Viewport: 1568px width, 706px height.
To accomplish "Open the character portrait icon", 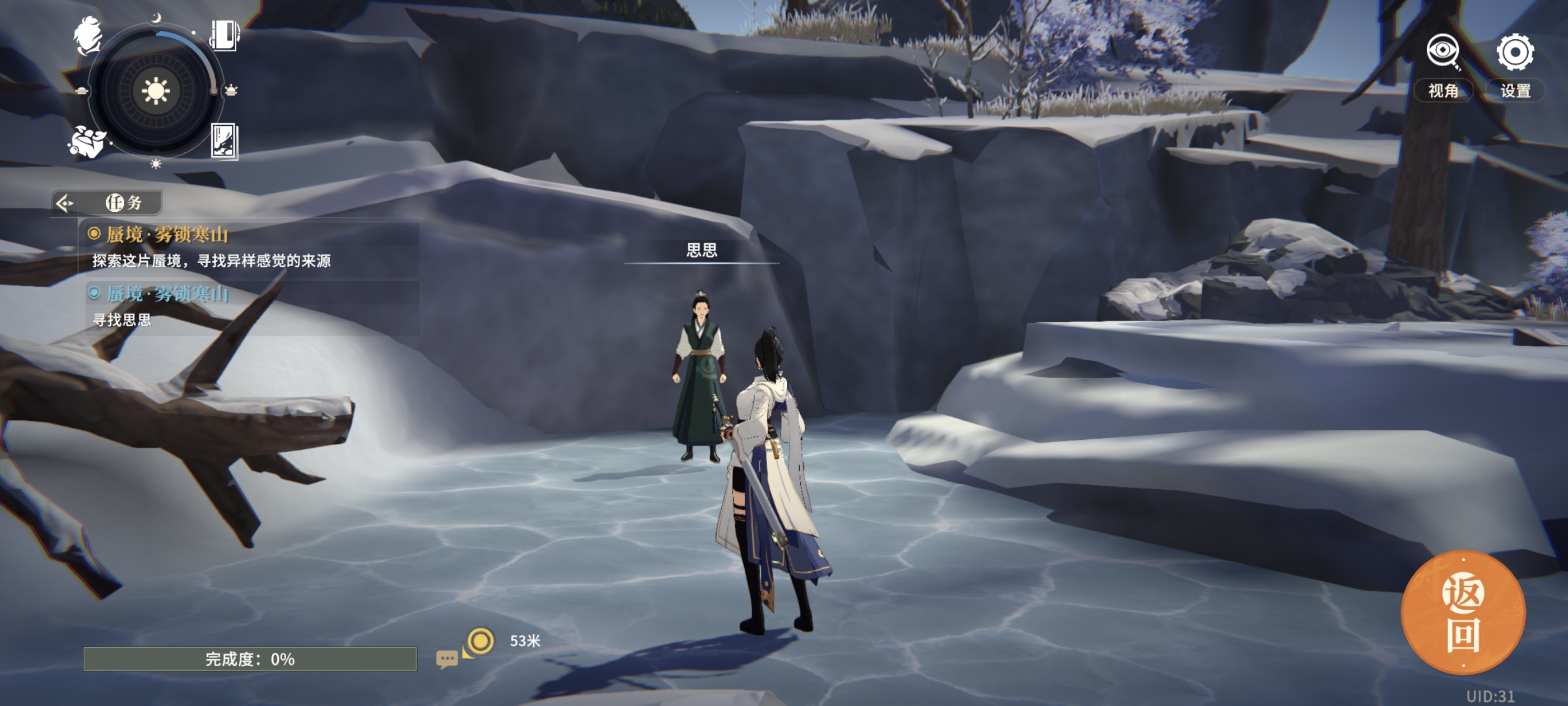I will 89,35.
